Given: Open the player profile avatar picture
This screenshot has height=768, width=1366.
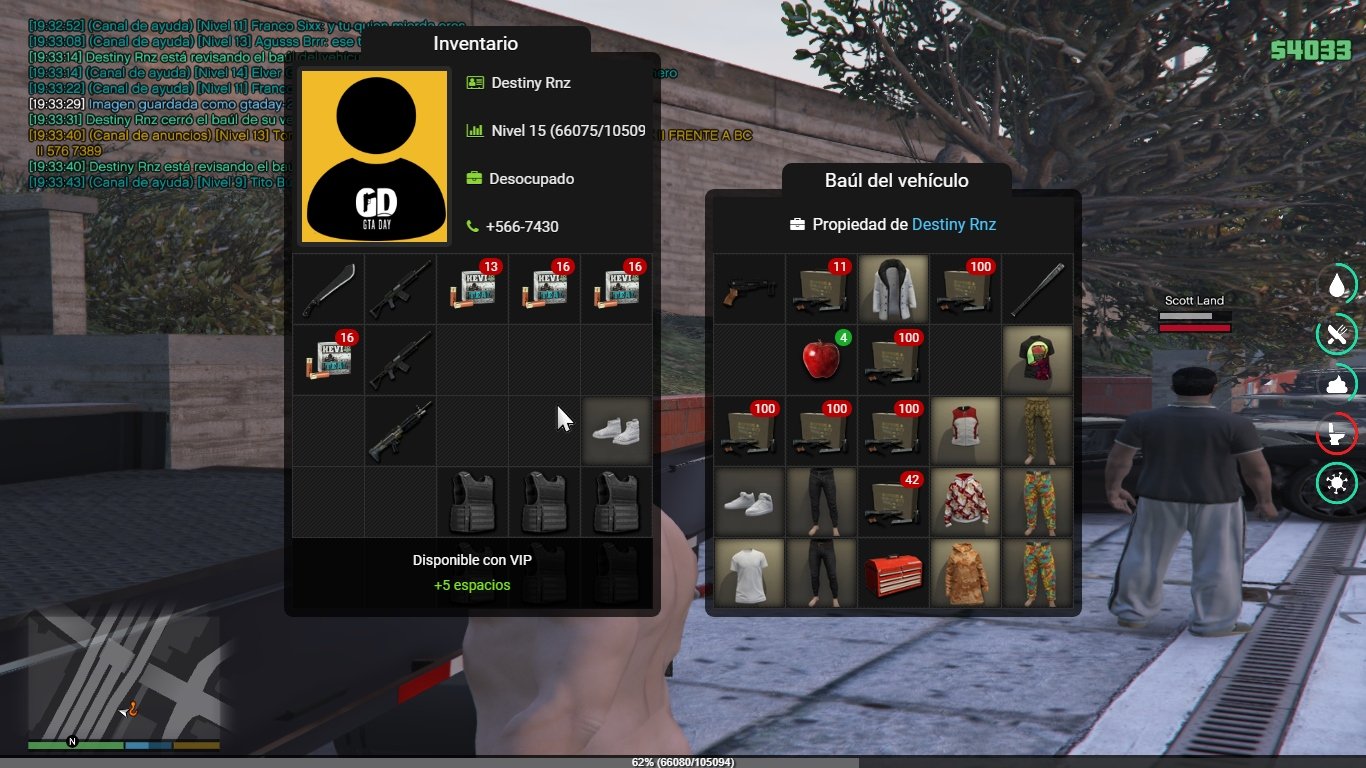Looking at the screenshot, I should [374, 156].
